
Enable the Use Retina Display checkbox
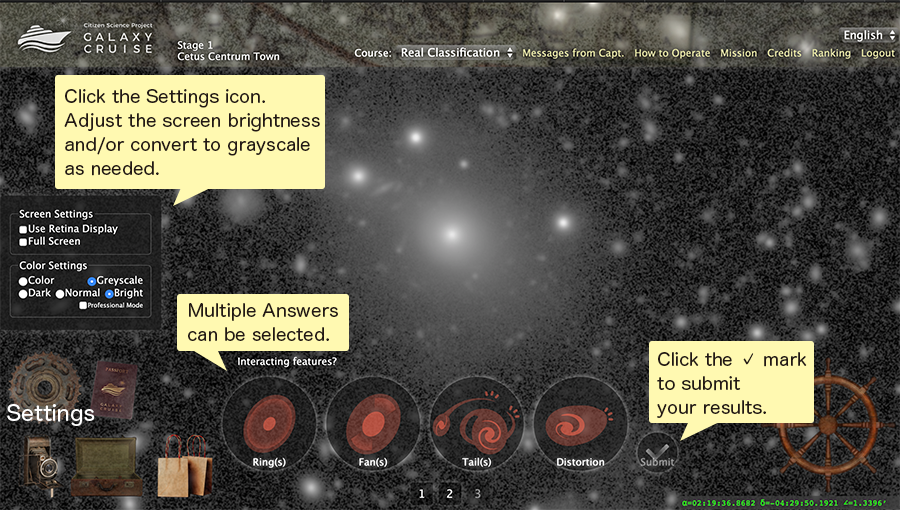coord(24,229)
